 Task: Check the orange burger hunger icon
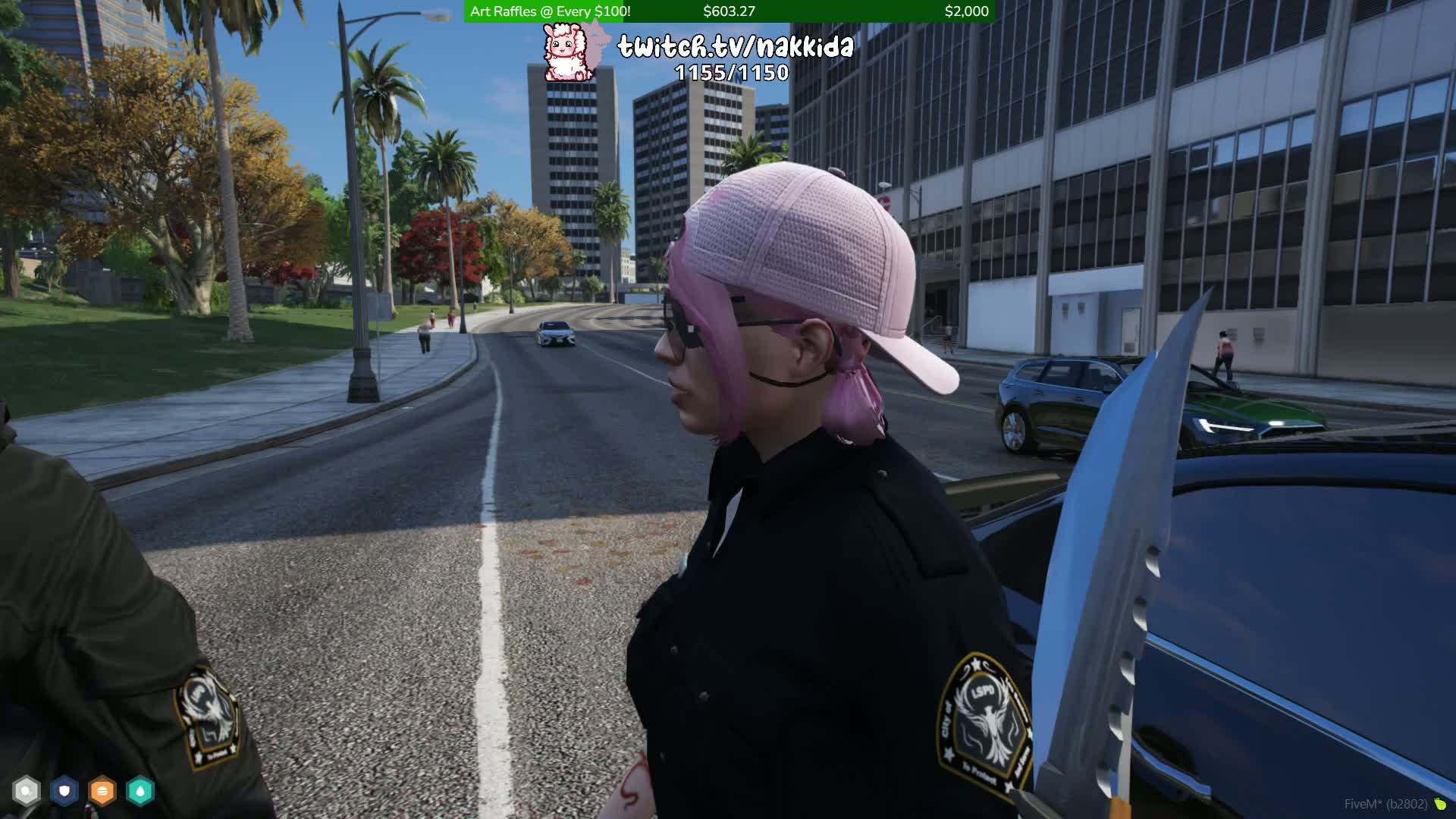102,791
